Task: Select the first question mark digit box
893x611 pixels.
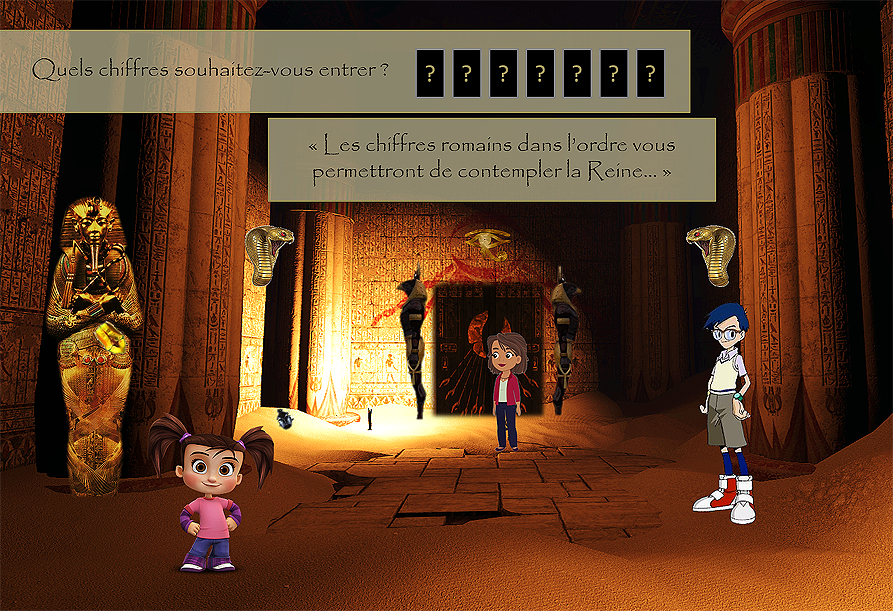Action: [x=430, y=73]
